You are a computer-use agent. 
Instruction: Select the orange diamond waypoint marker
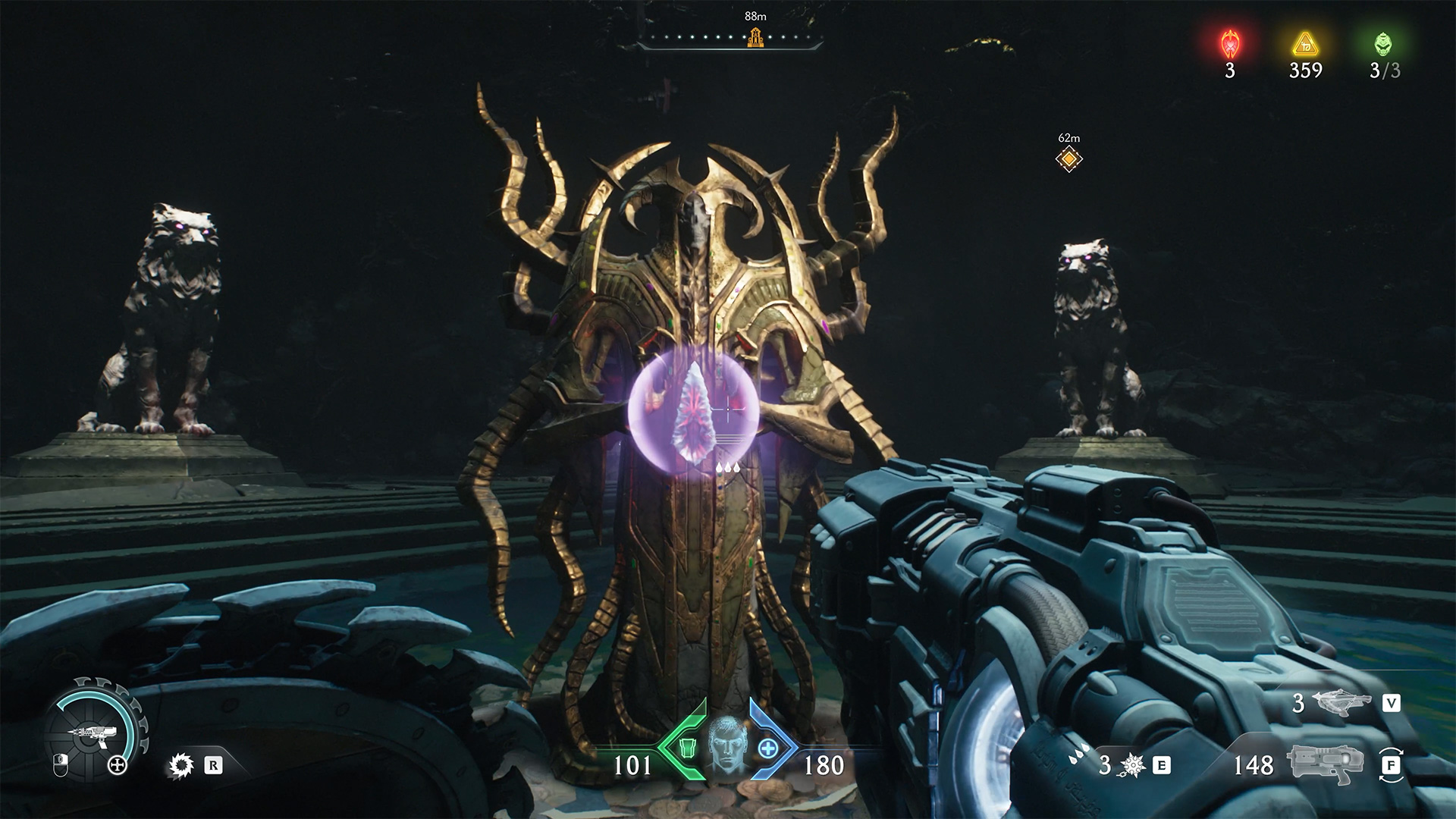(1068, 159)
